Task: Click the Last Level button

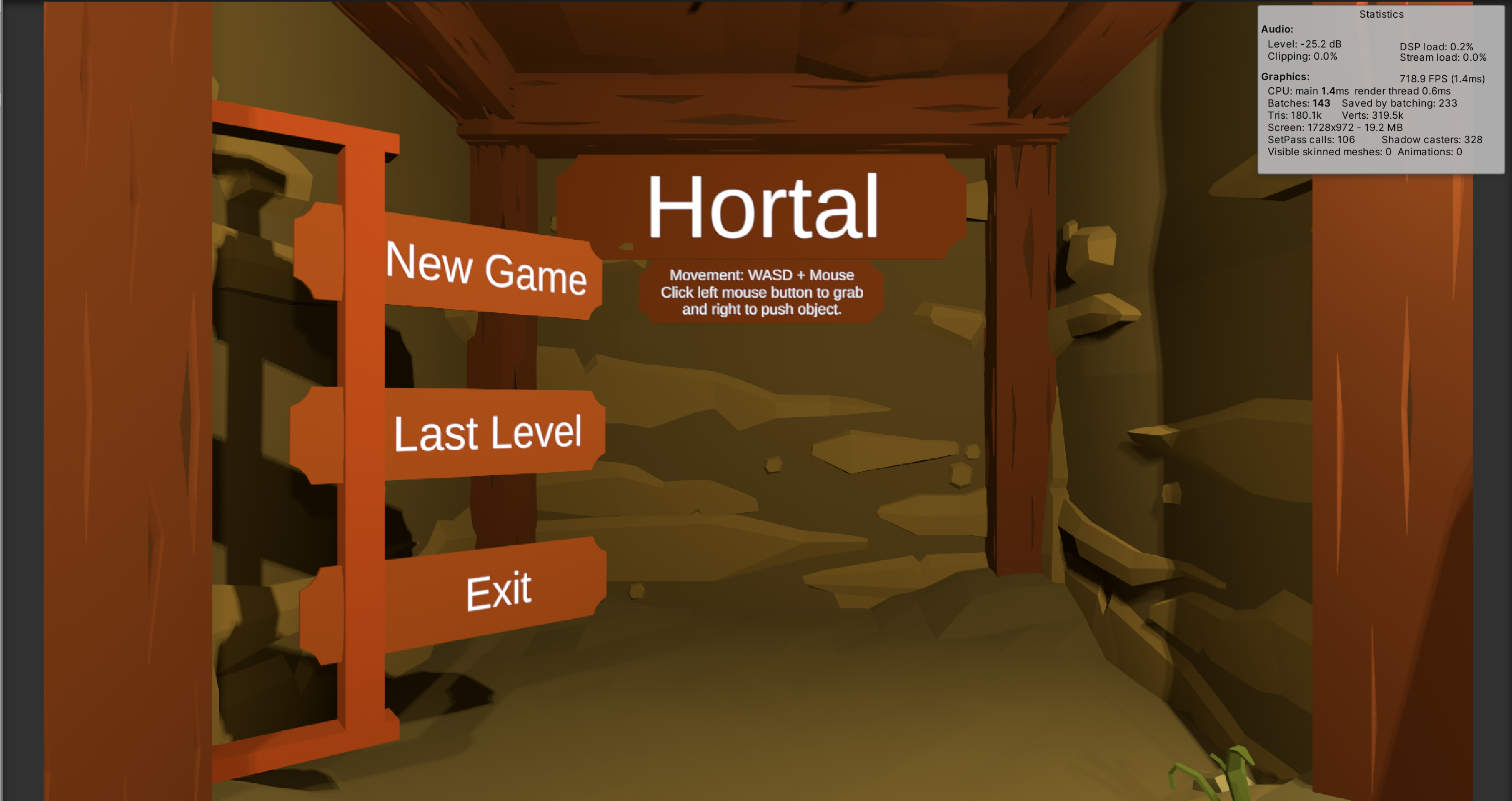Action: [x=490, y=434]
